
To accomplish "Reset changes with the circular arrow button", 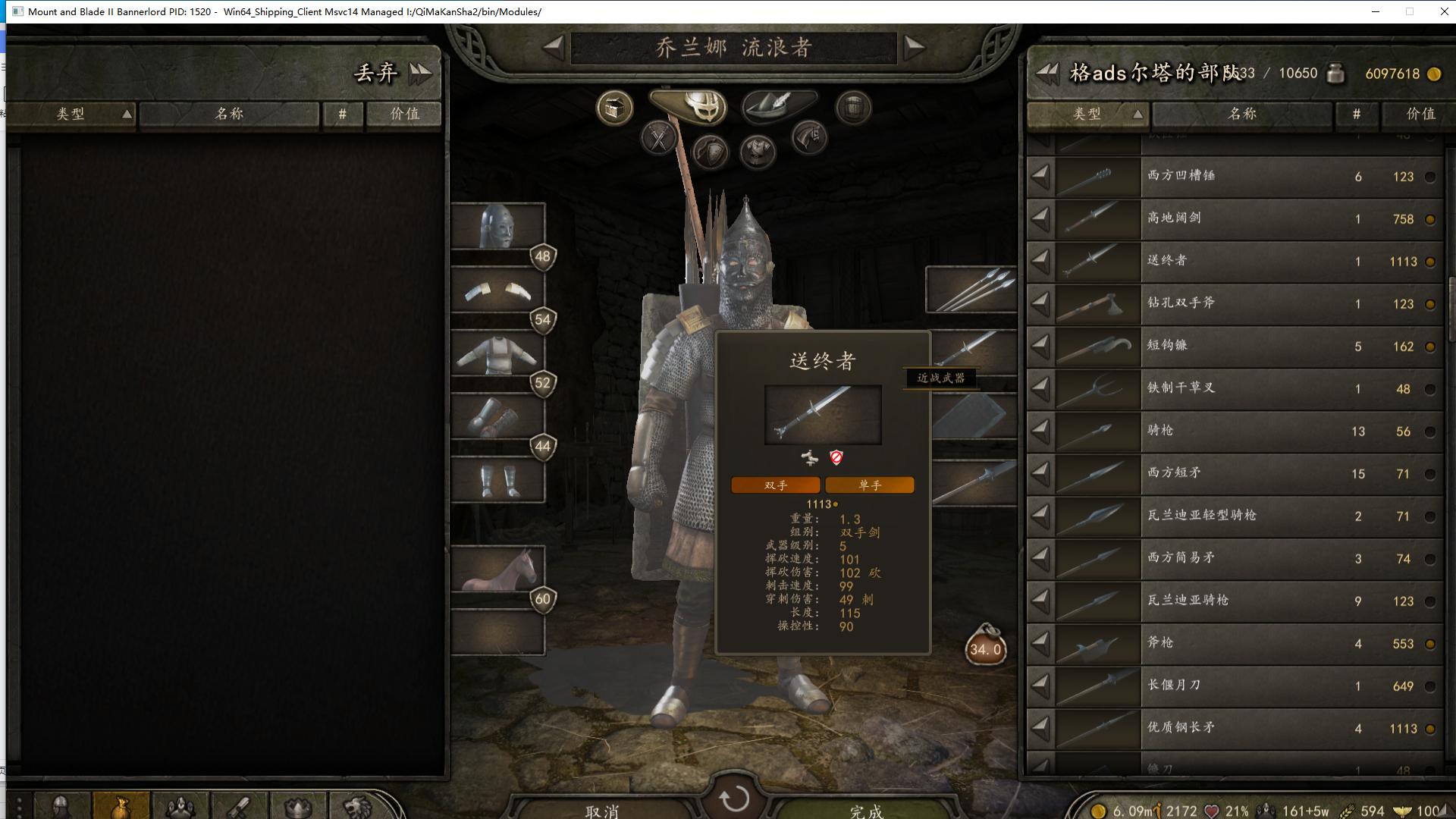I will point(733,798).
